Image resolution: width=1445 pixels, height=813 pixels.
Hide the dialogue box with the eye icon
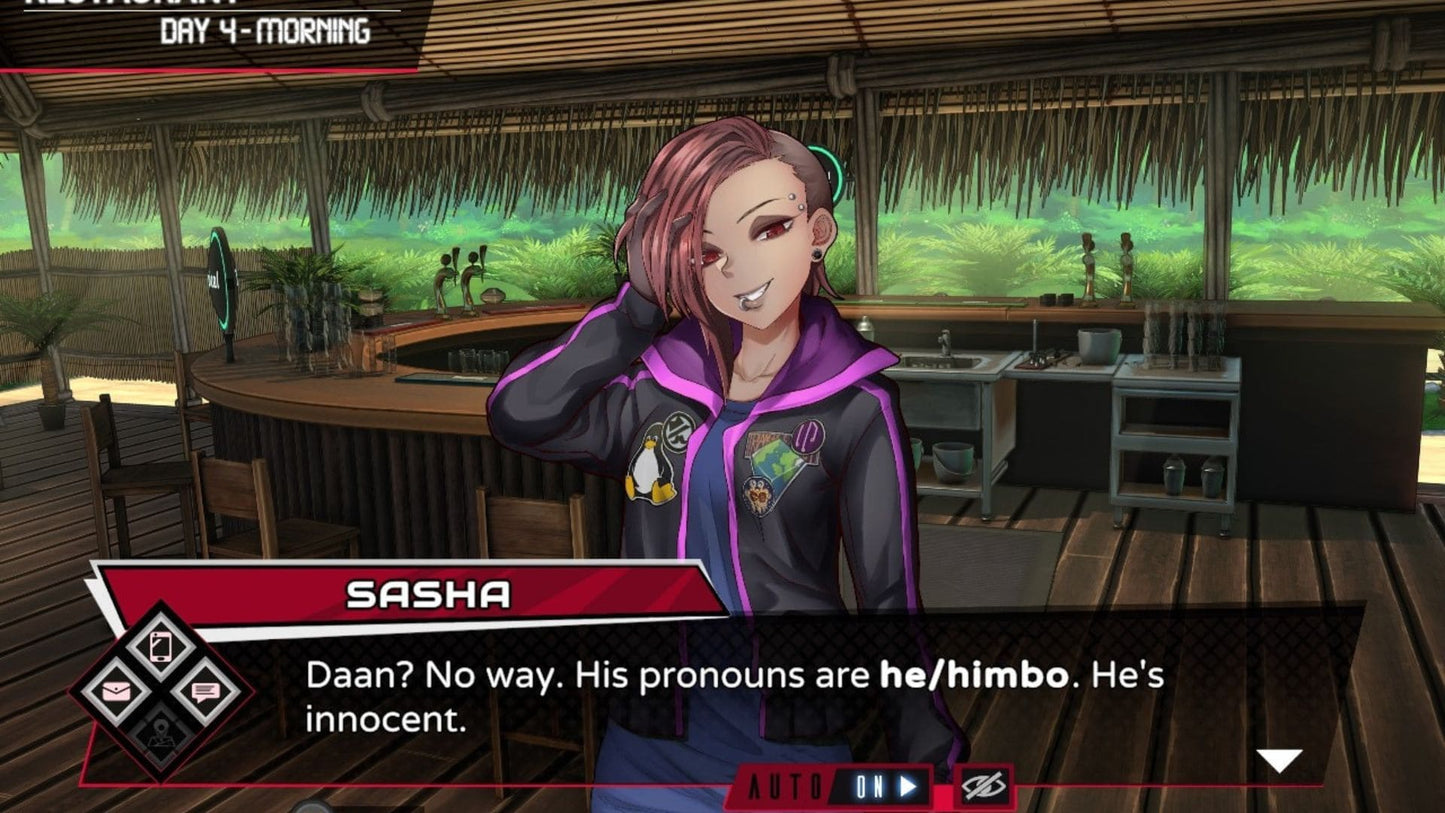pos(982,787)
